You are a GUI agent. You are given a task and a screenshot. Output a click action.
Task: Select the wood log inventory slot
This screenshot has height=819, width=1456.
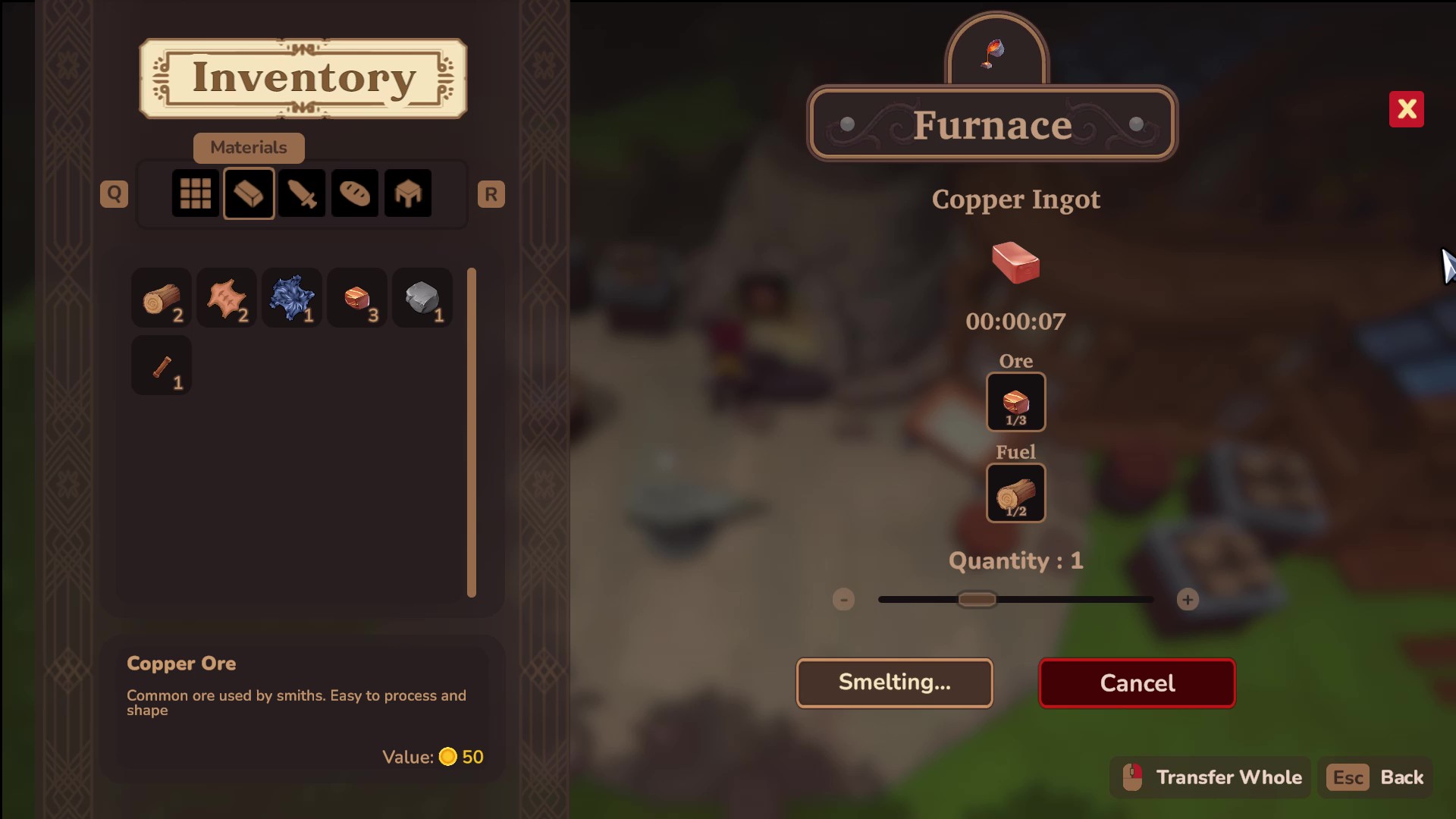click(162, 298)
